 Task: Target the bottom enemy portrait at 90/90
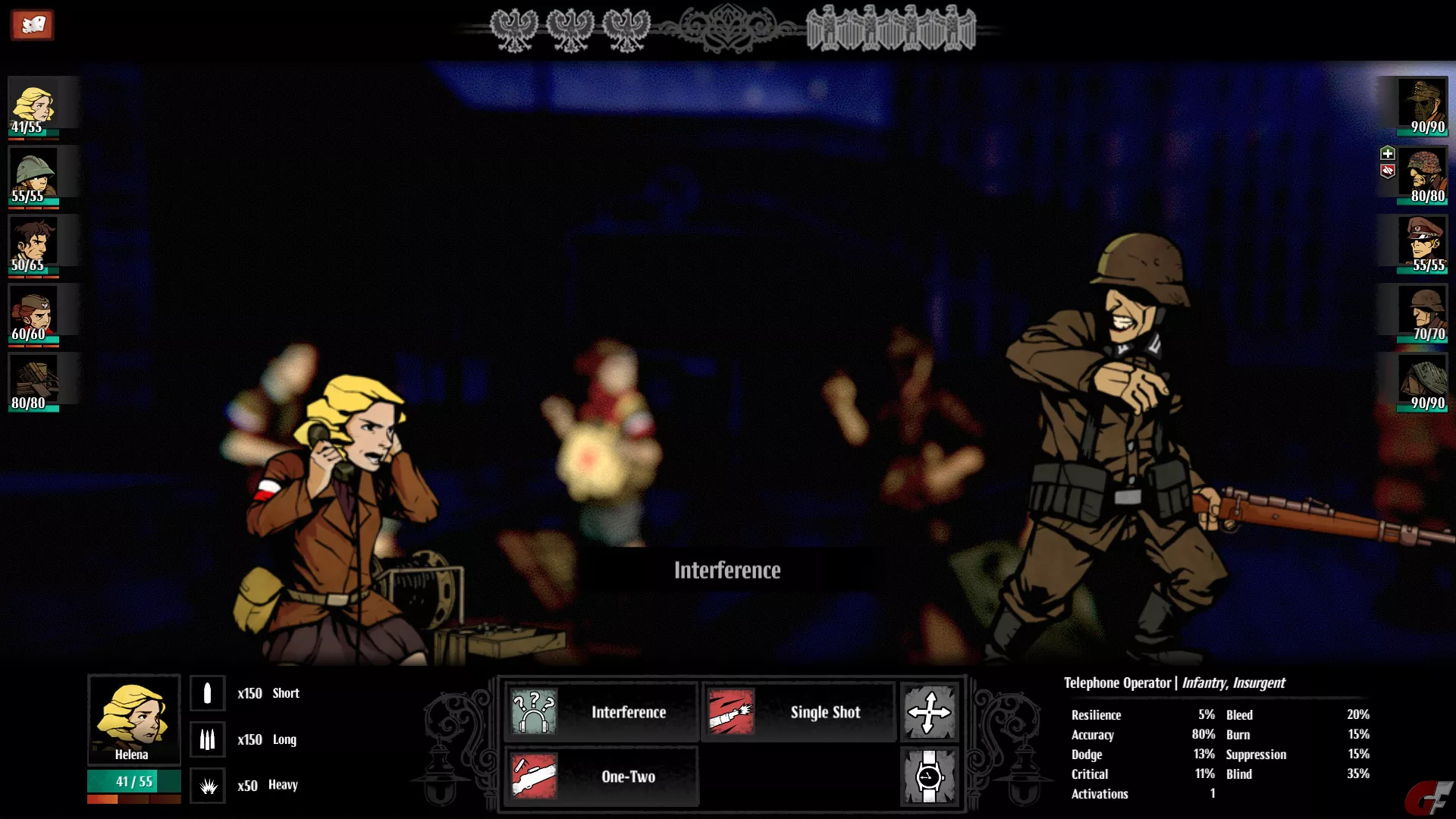pos(1423,383)
